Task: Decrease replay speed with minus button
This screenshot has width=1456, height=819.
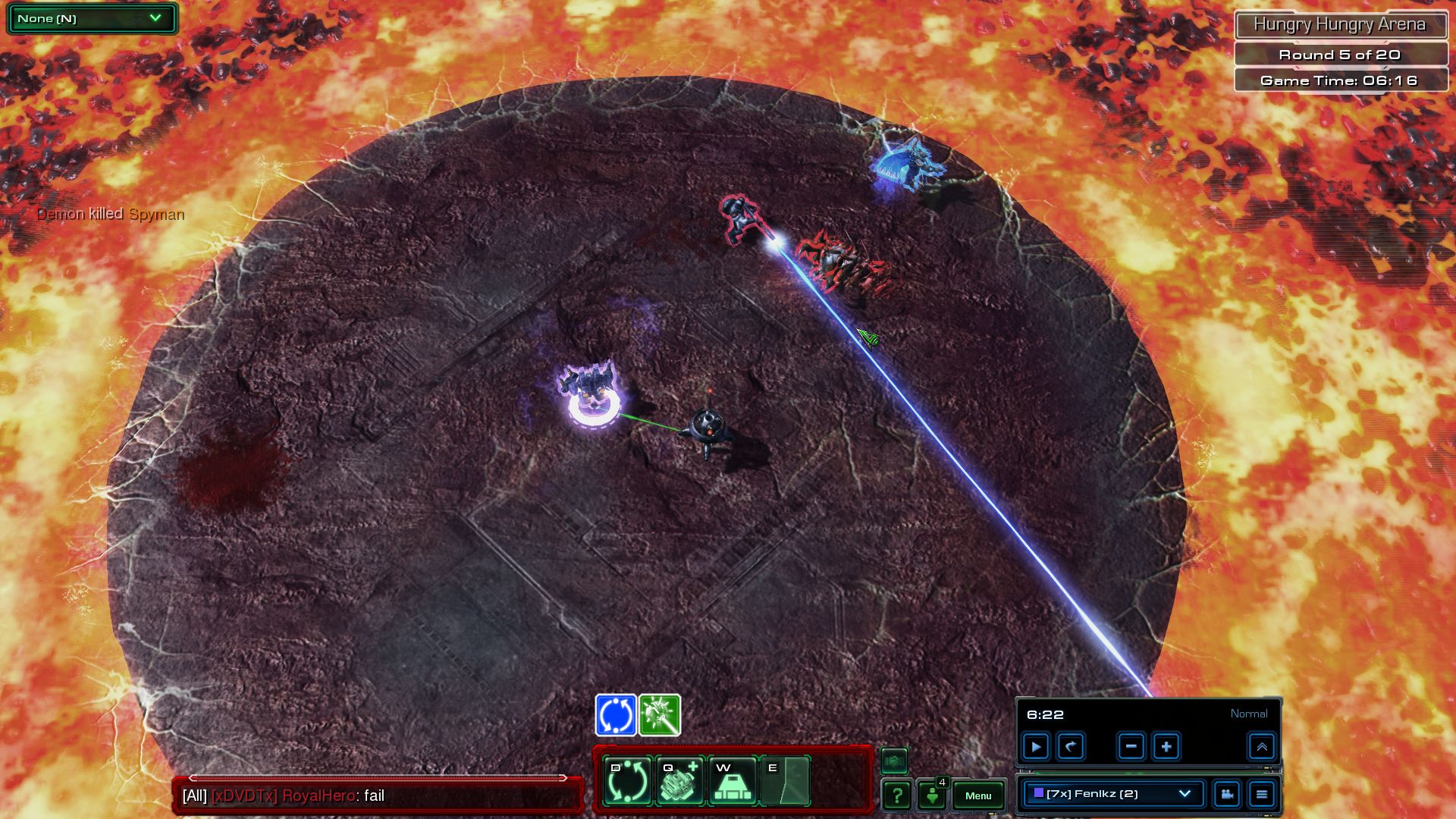Action: pos(1131,747)
